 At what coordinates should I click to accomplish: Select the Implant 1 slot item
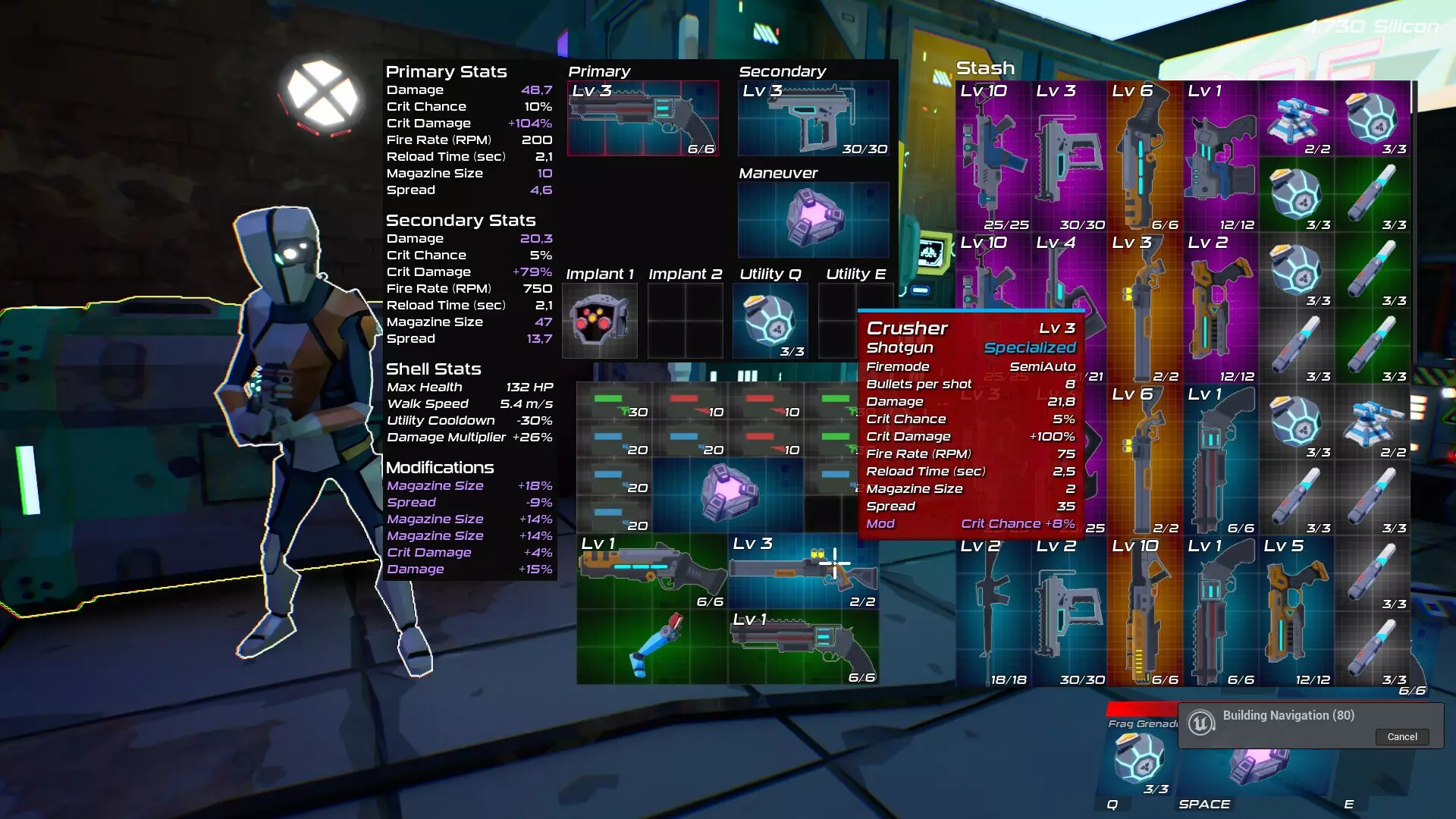coord(600,321)
